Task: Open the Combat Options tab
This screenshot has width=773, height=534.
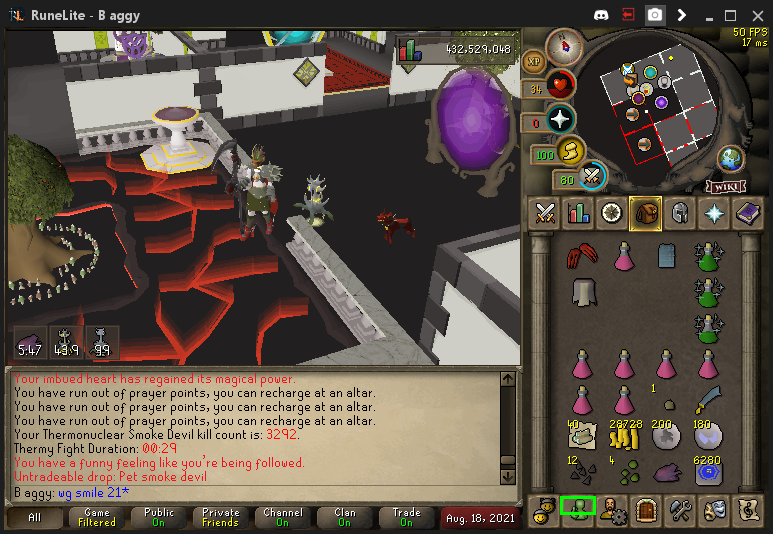Action: tap(545, 212)
